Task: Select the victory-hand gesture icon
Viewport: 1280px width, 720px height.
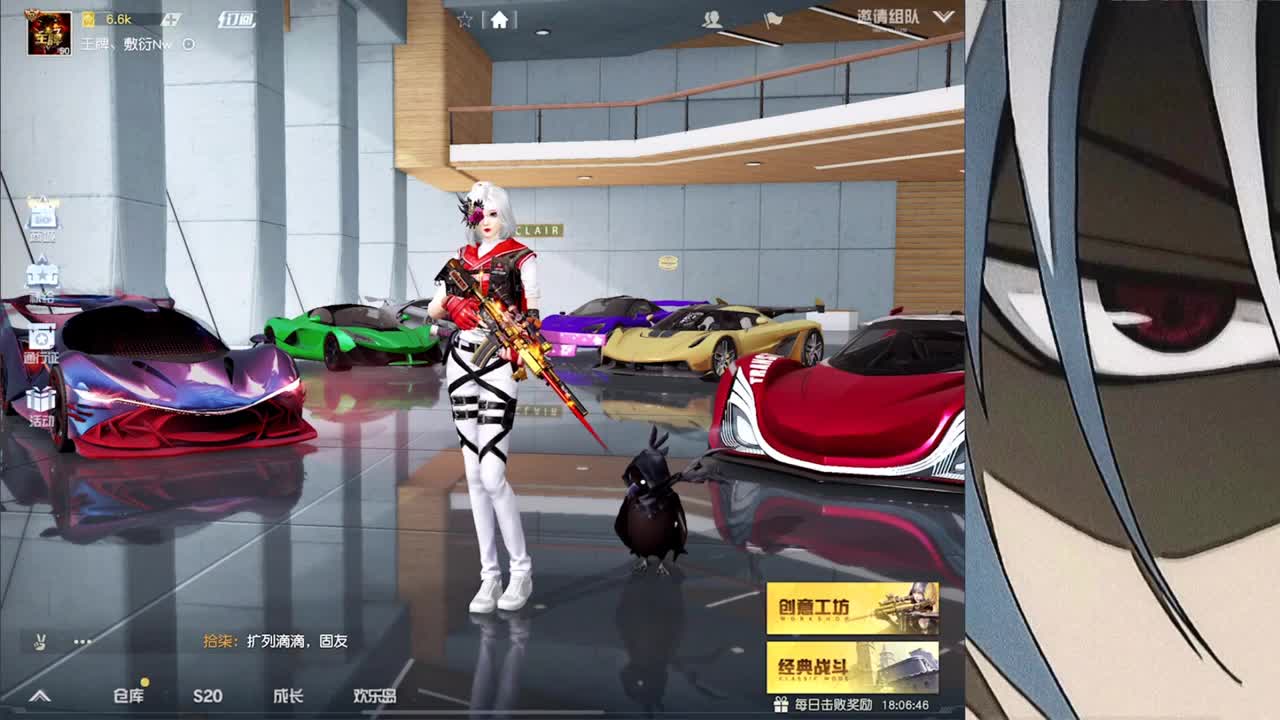Action: click(x=40, y=641)
